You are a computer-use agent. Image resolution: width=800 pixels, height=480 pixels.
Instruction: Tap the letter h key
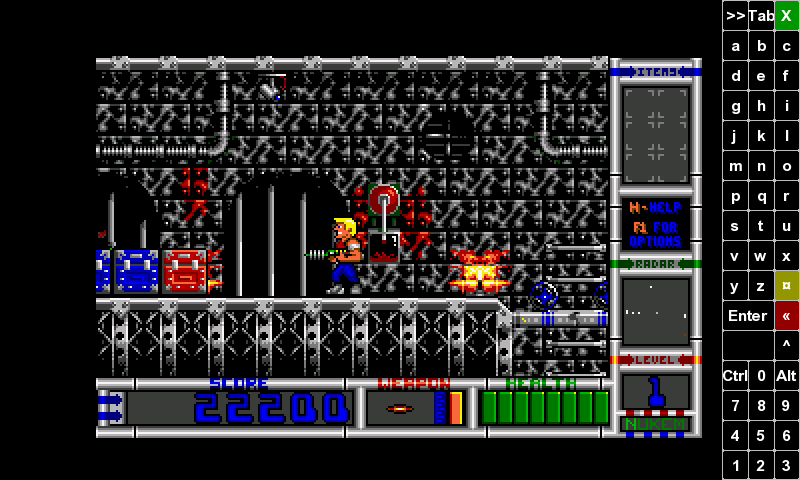click(761, 106)
